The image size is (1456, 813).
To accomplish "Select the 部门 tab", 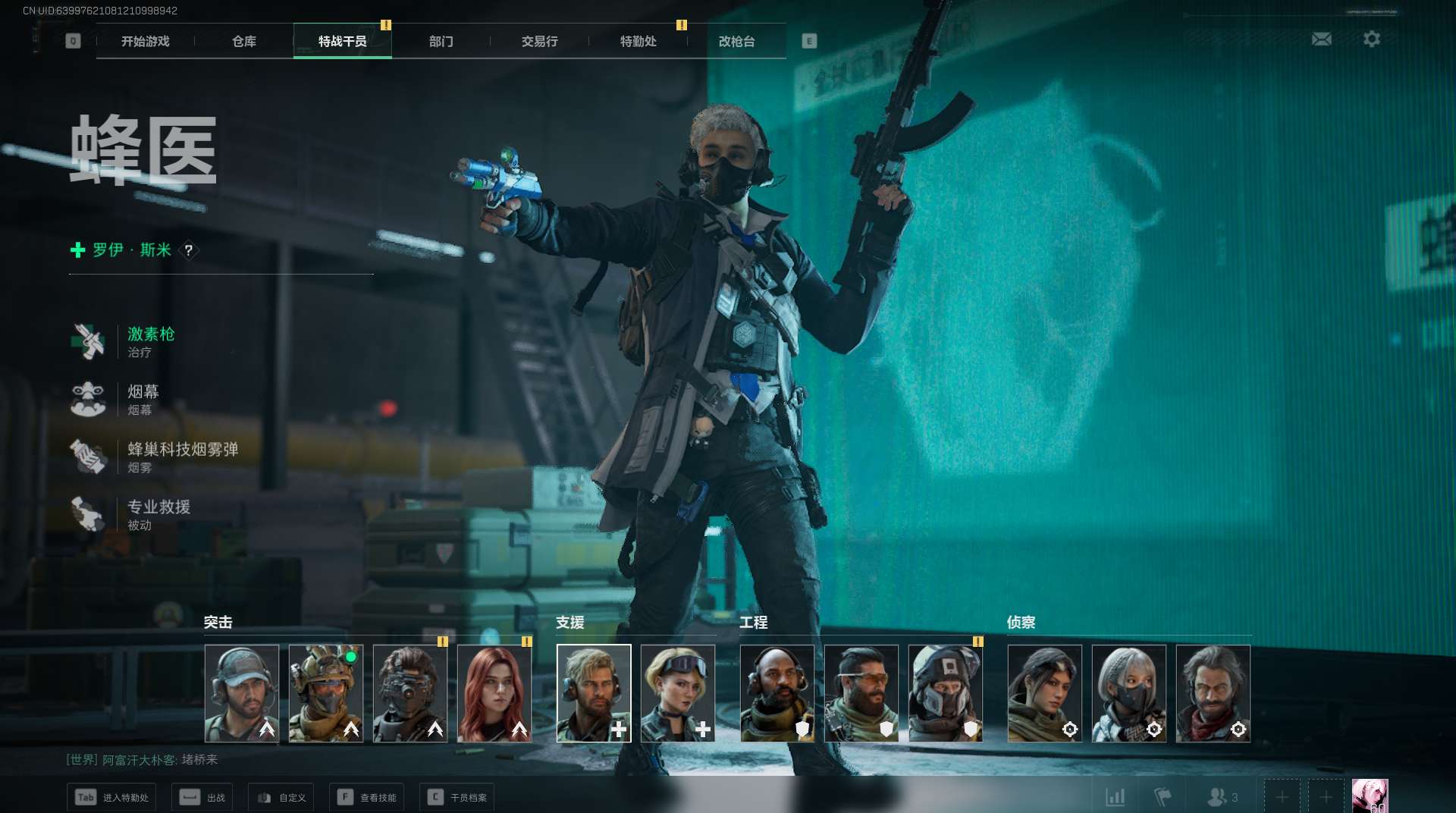I will [441, 41].
